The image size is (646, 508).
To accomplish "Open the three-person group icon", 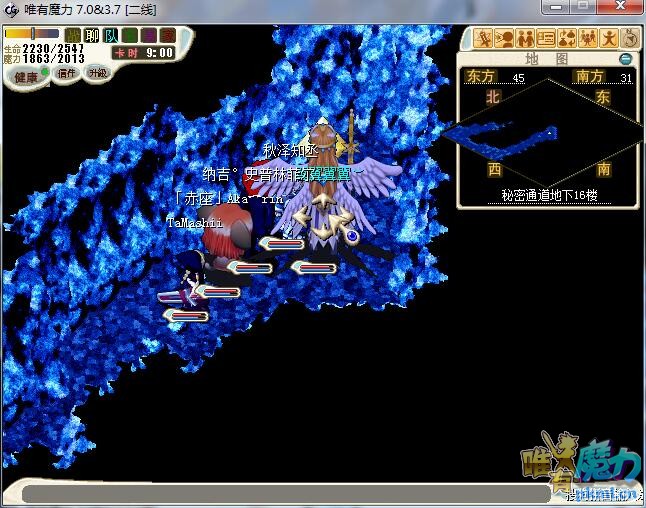I will [x=587, y=39].
